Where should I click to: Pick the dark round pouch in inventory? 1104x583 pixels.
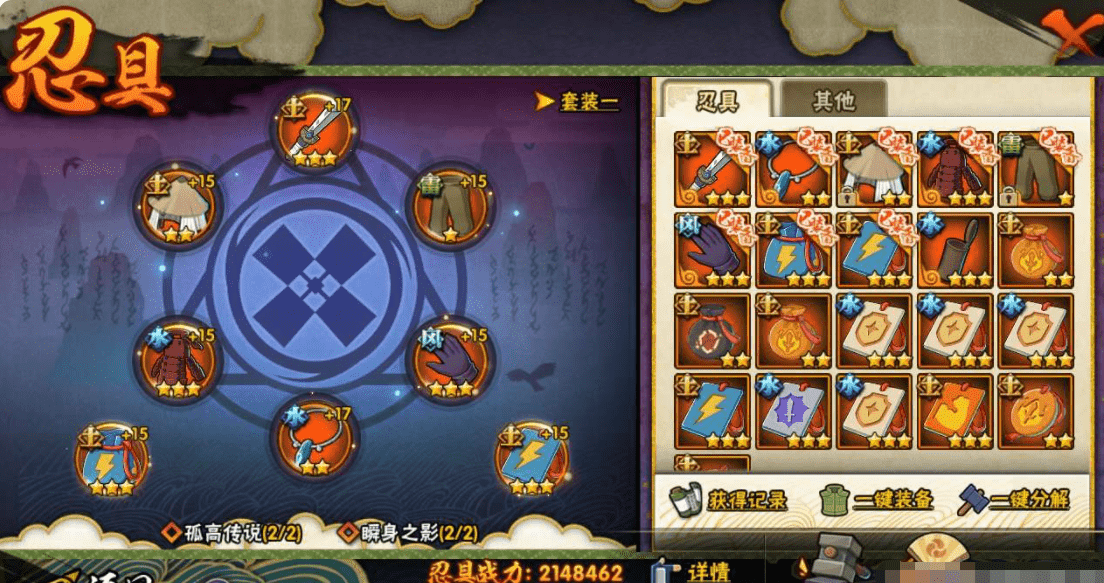tap(712, 331)
